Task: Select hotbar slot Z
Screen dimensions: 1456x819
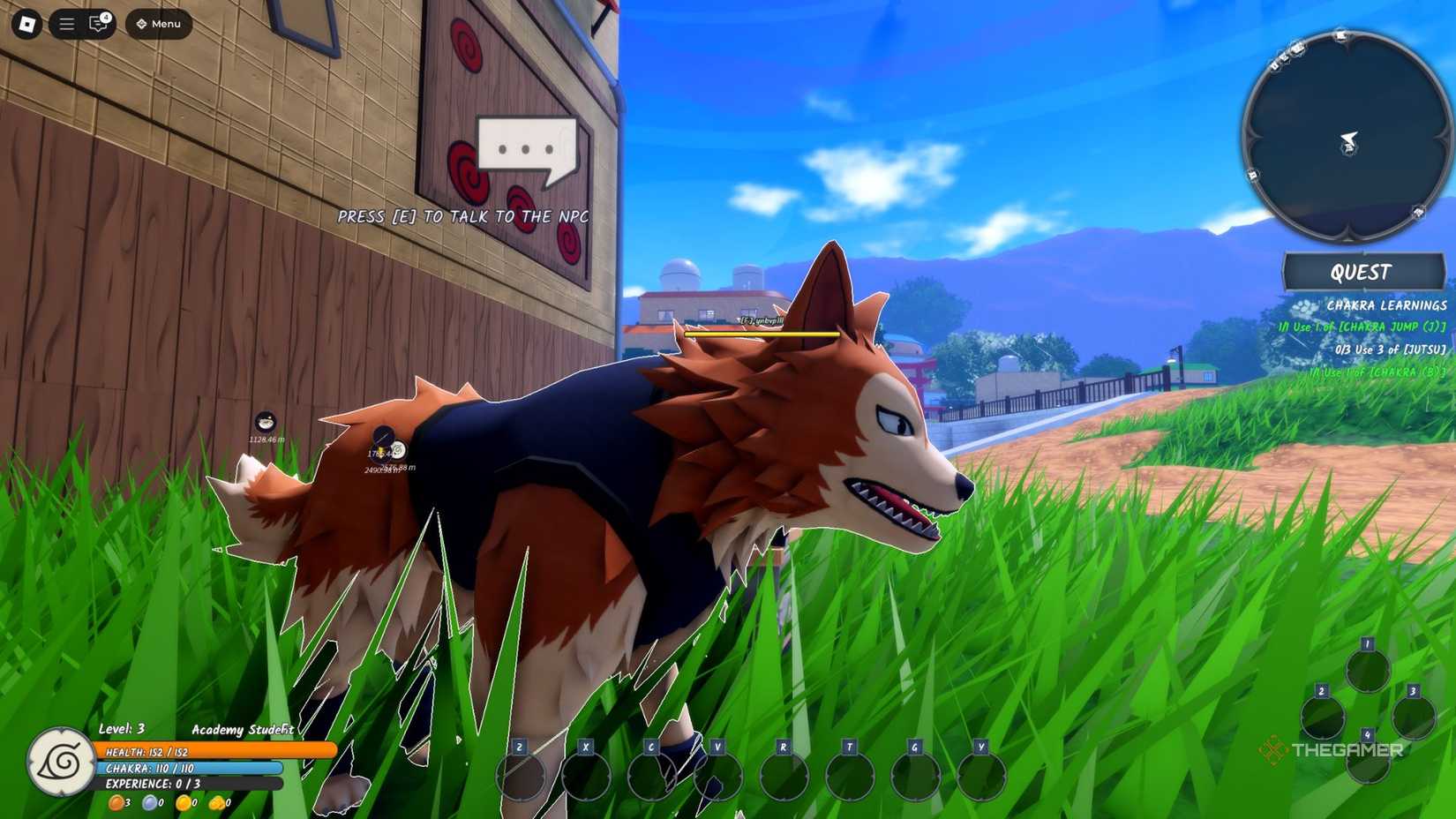Action: pos(522,775)
